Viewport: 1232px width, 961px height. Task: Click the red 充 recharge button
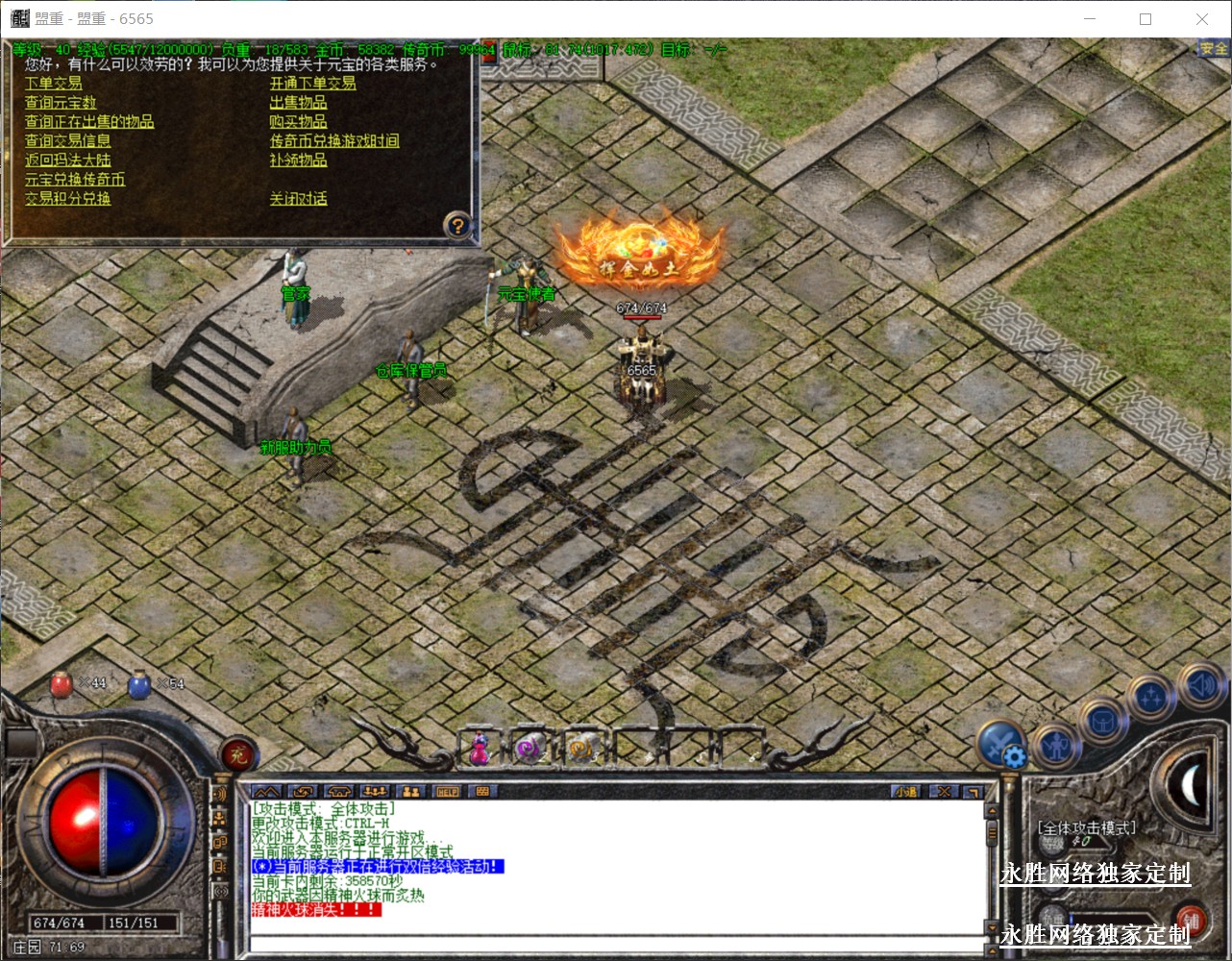(237, 755)
